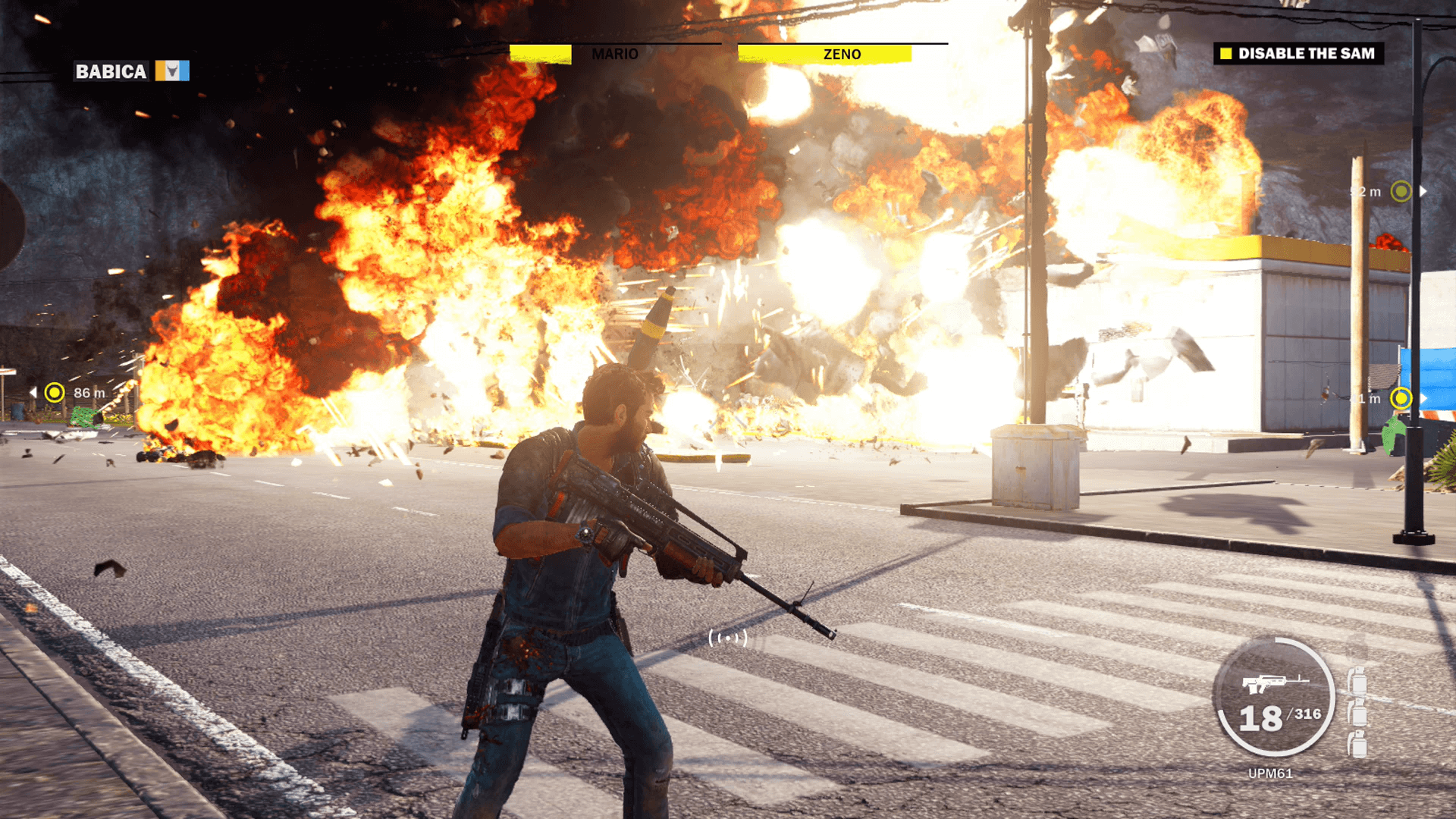The image size is (1456, 819).
Task: Click the yellow 41 m destination marker
Action: tap(1401, 398)
